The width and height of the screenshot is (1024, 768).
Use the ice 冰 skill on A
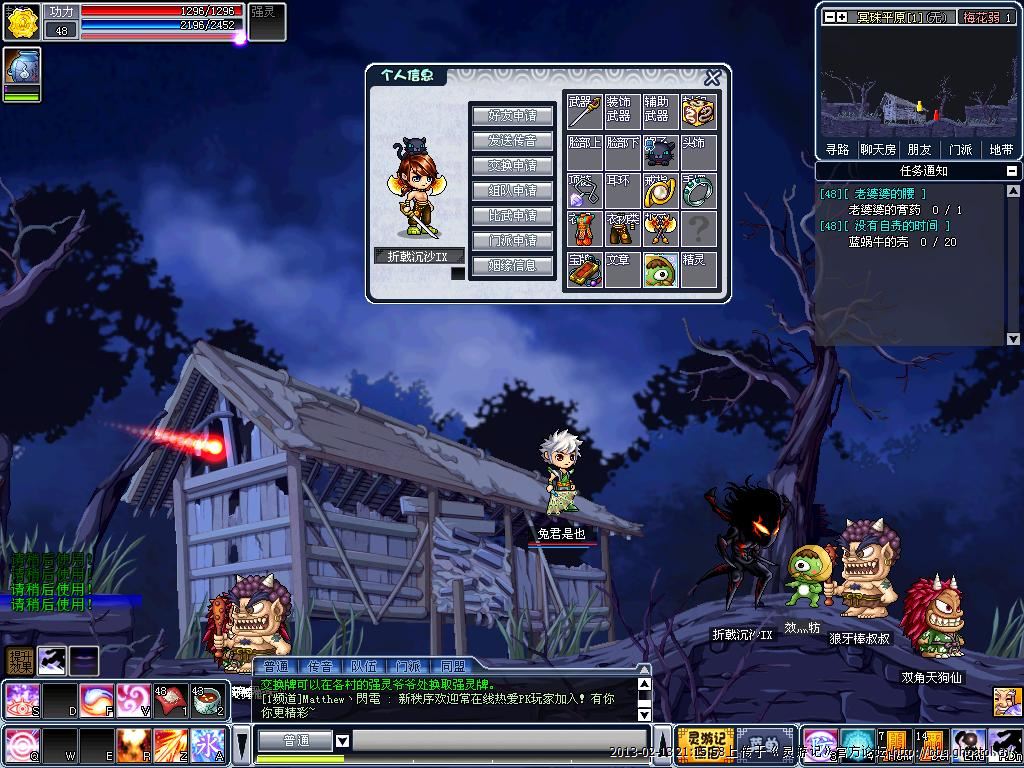[205, 745]
